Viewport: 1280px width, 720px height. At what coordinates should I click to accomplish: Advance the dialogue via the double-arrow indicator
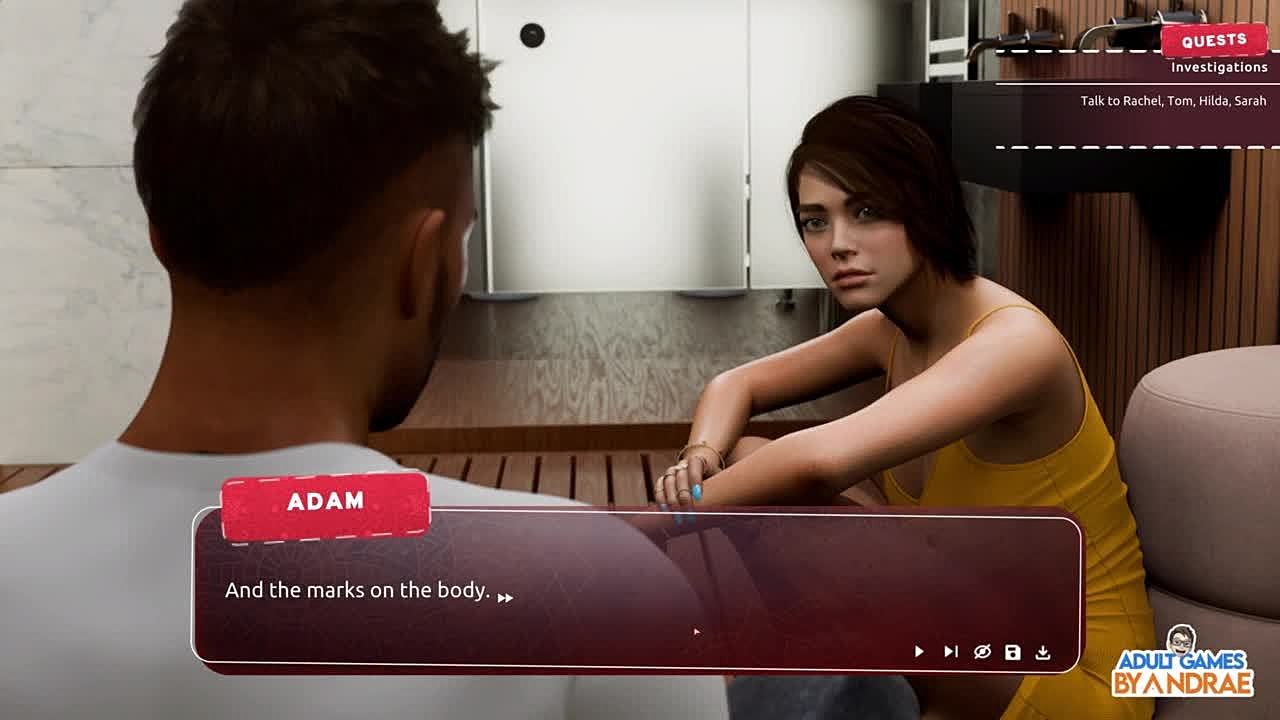pyautogui.click(x=505, y=598)
